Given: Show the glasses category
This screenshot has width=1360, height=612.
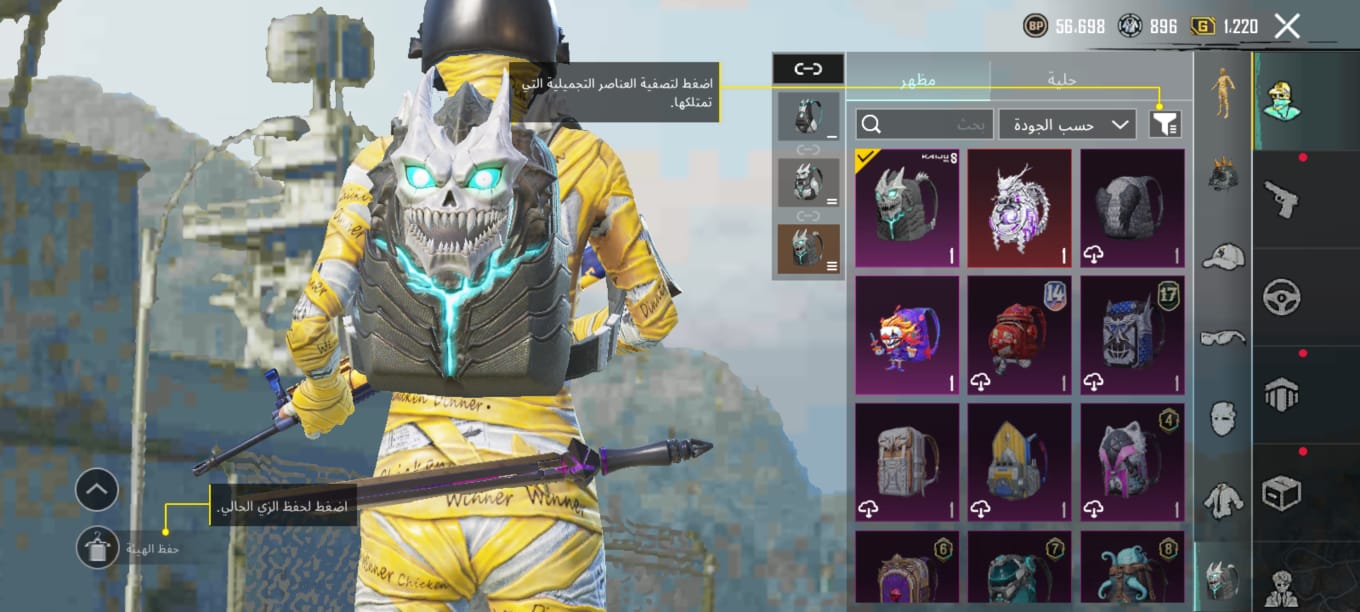Looking at the screenshot, I should [1223, 337].
